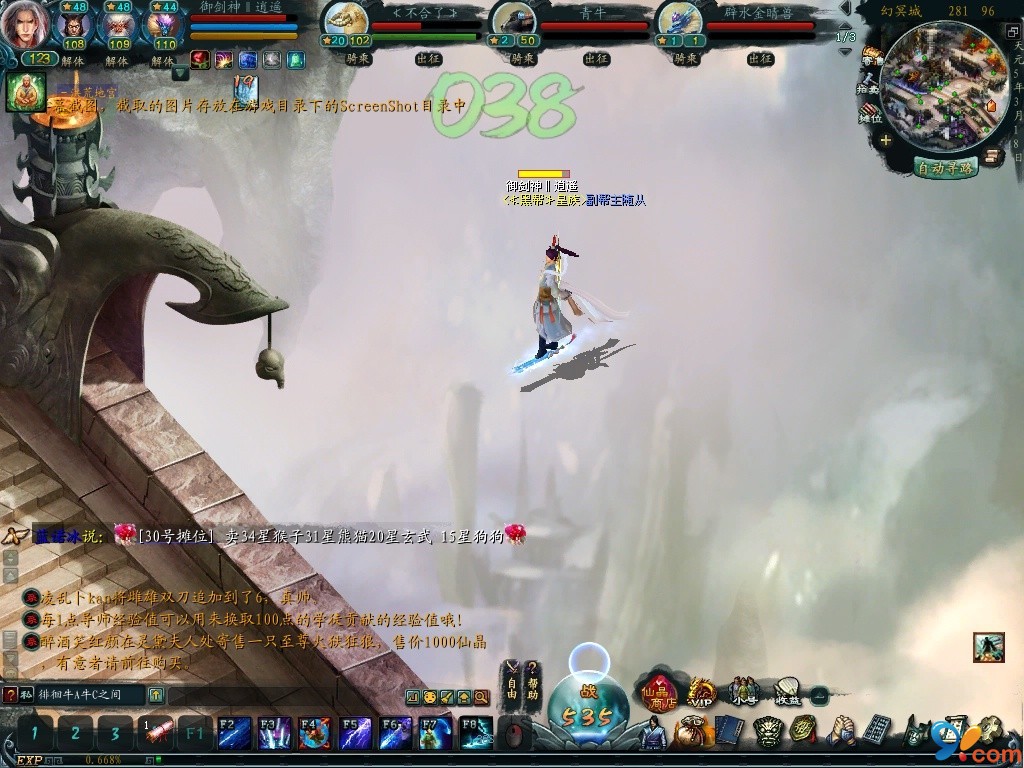Click the plus button below the minimap
Viewport: 1024px width, 768px height.
click(x=886, y=141)
